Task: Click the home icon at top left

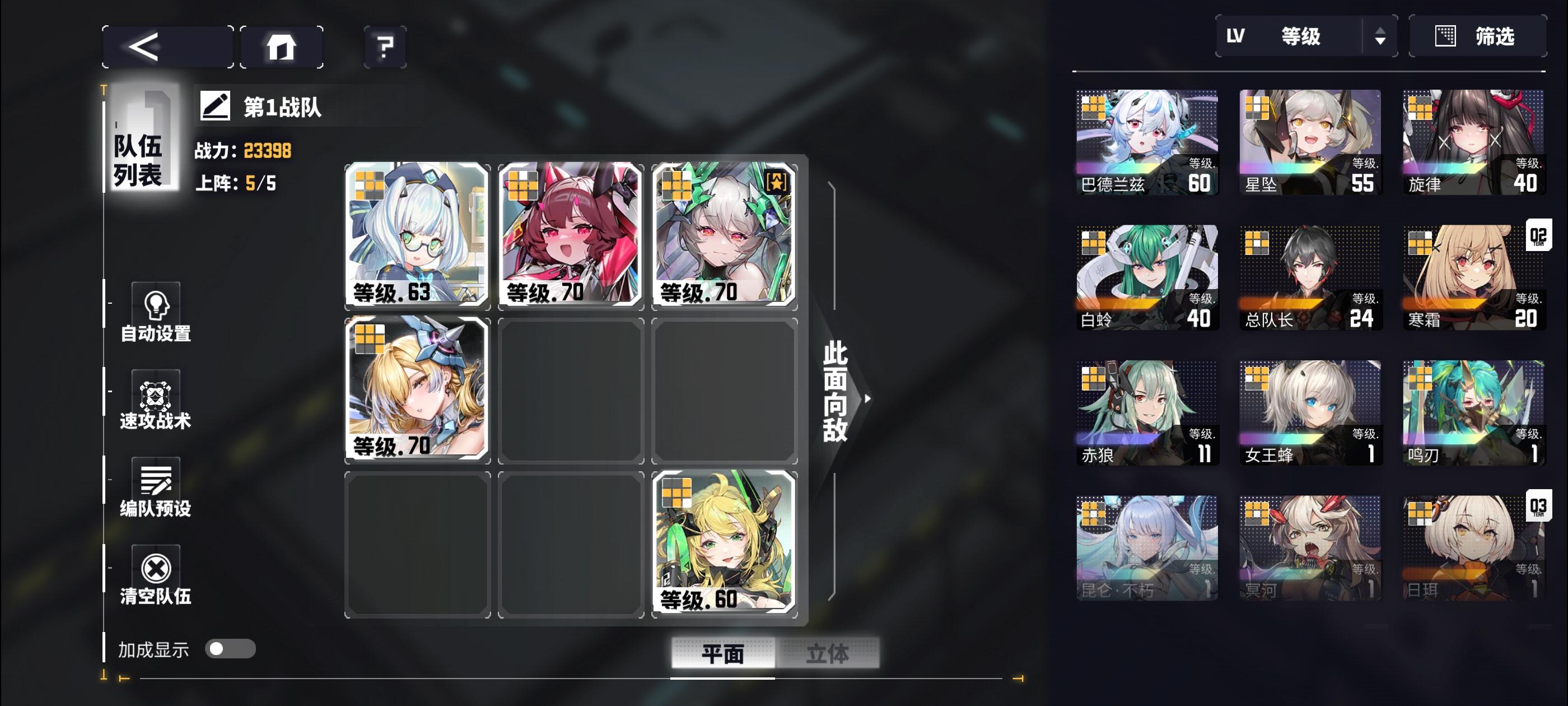Action: 281,46
